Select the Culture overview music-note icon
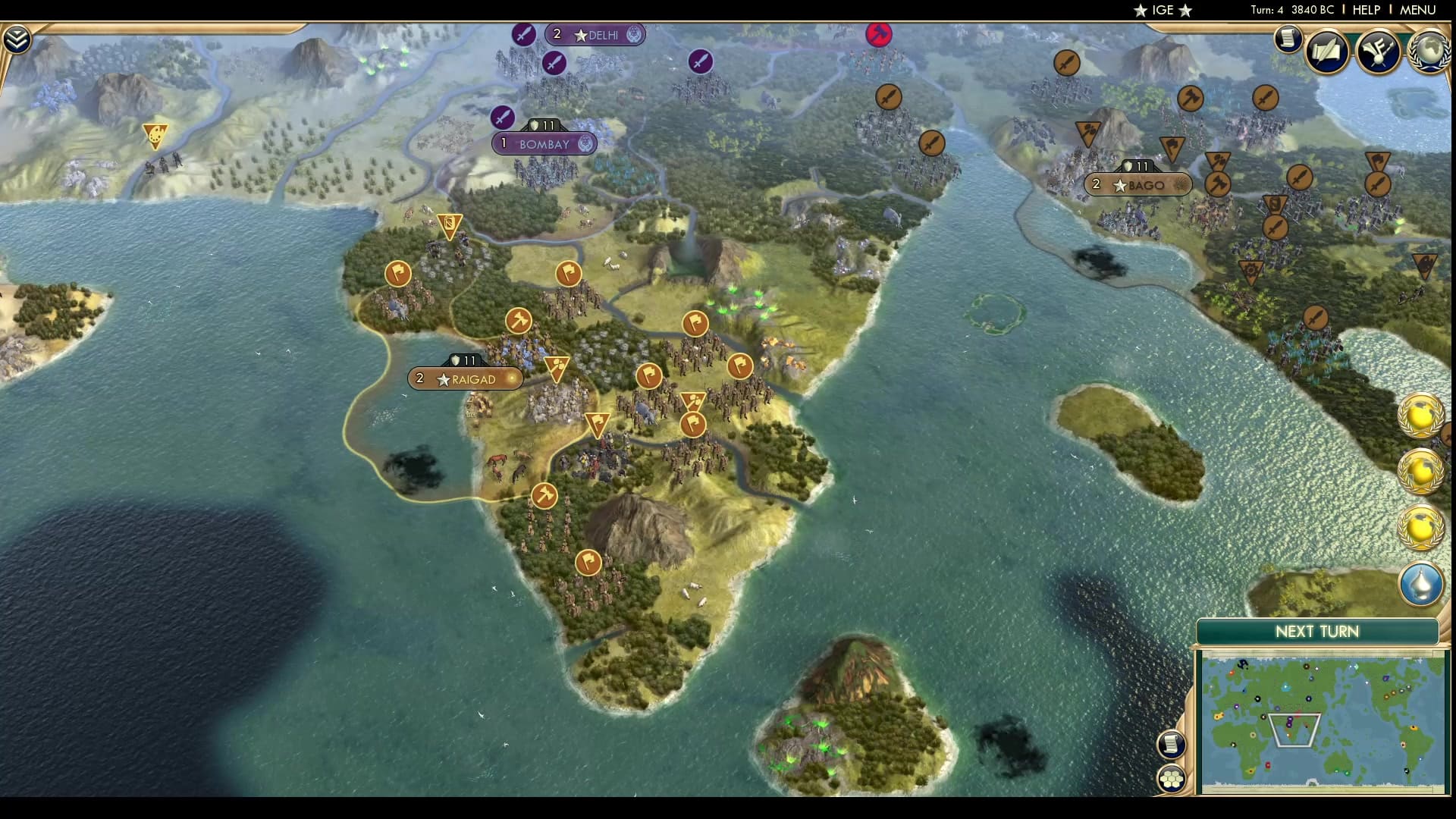This screenshot has width=1456, height=819. pyautogui.click(x=1379, y=52)
